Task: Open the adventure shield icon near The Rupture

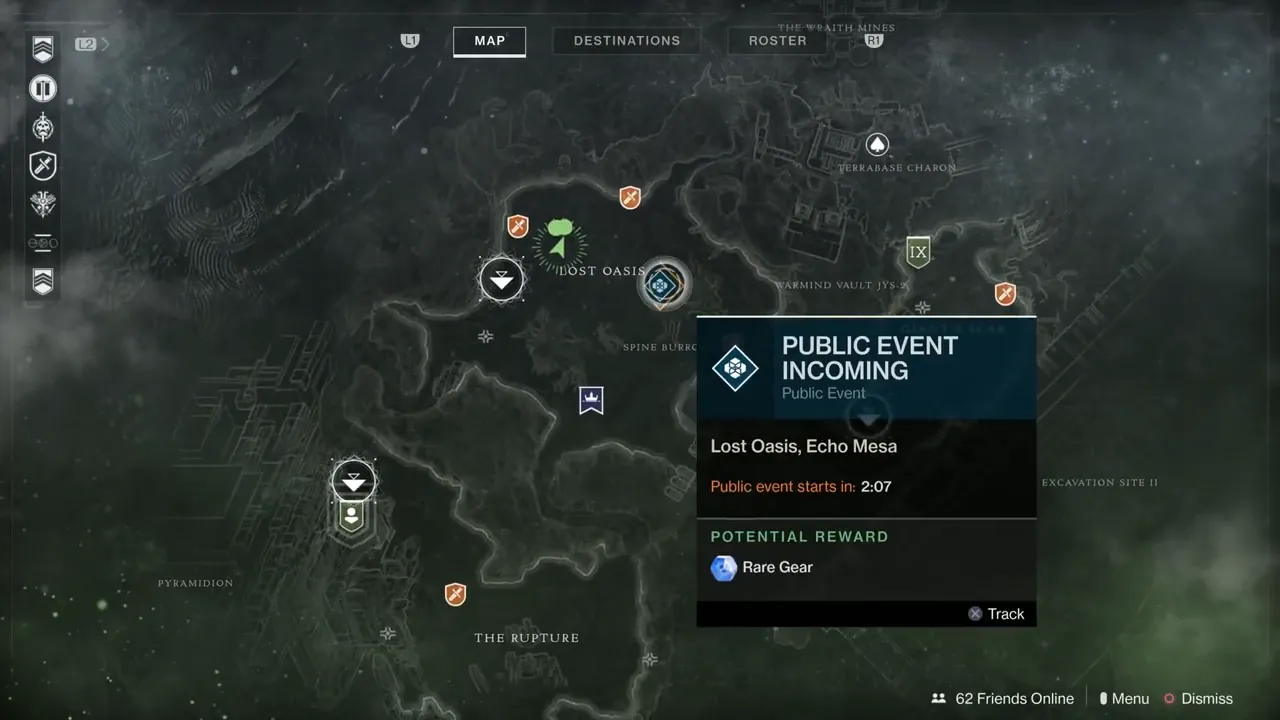Action: point(455,594)
